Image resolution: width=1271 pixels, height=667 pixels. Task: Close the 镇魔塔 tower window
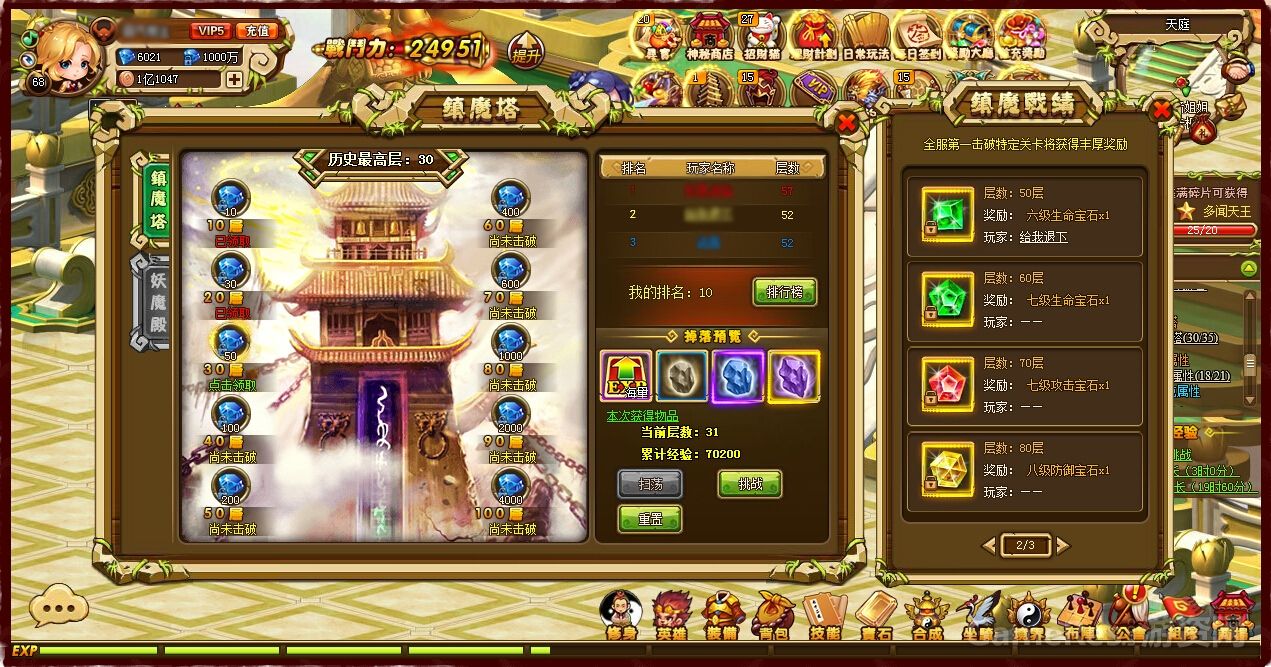tap(846, 122)
